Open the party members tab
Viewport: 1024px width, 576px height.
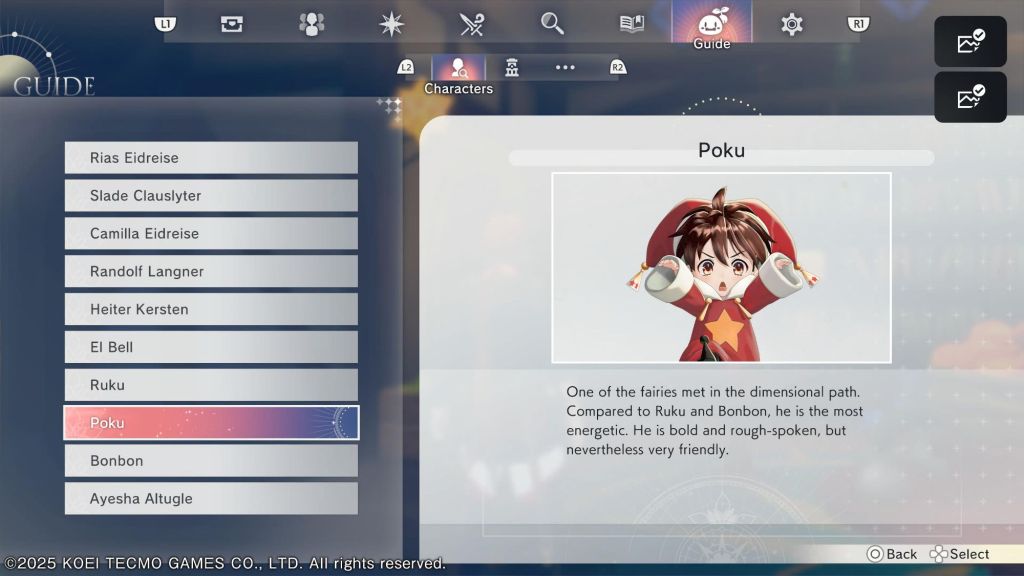pos(312,24)
